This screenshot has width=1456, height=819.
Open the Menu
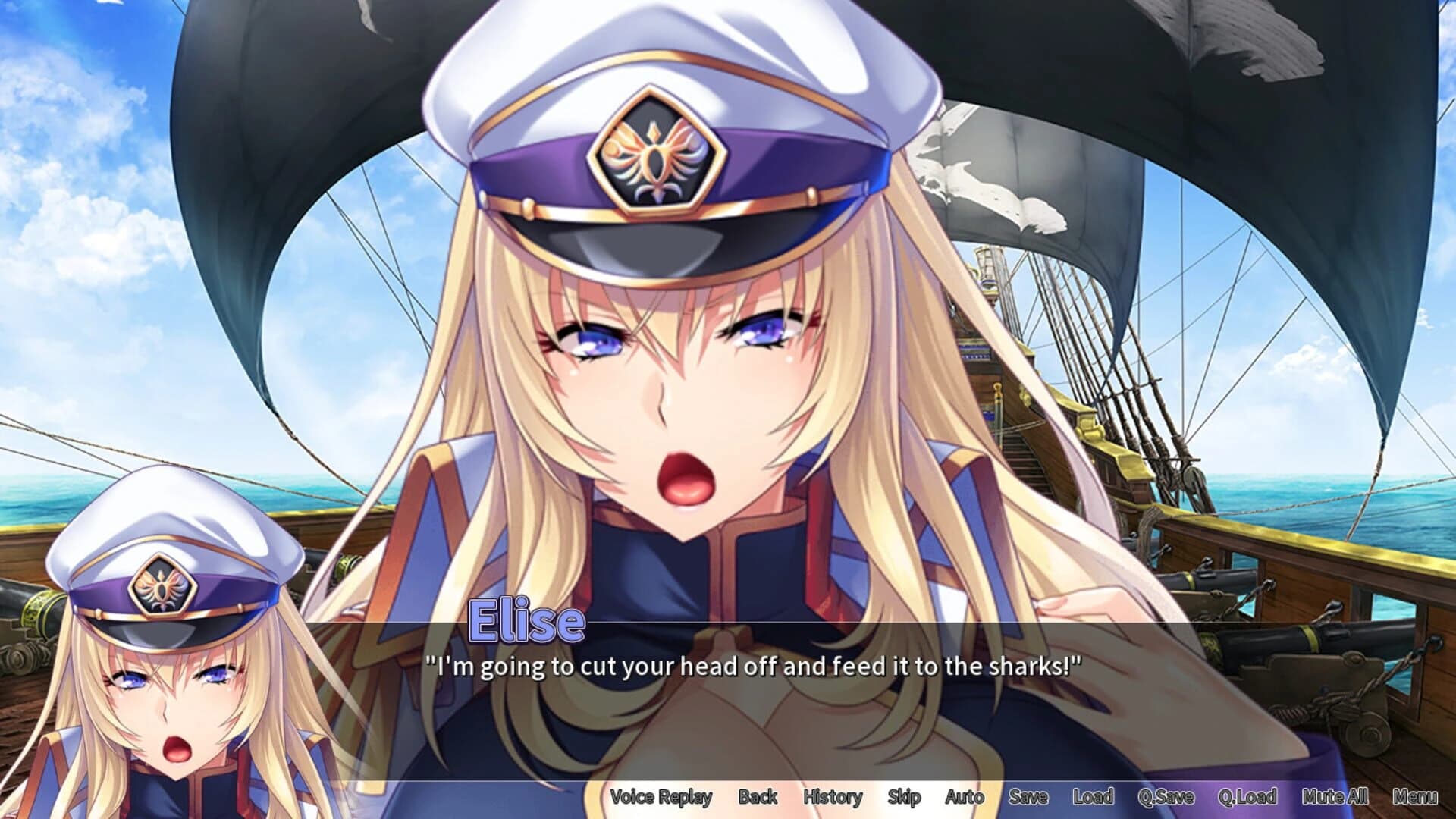point(1420,797)
